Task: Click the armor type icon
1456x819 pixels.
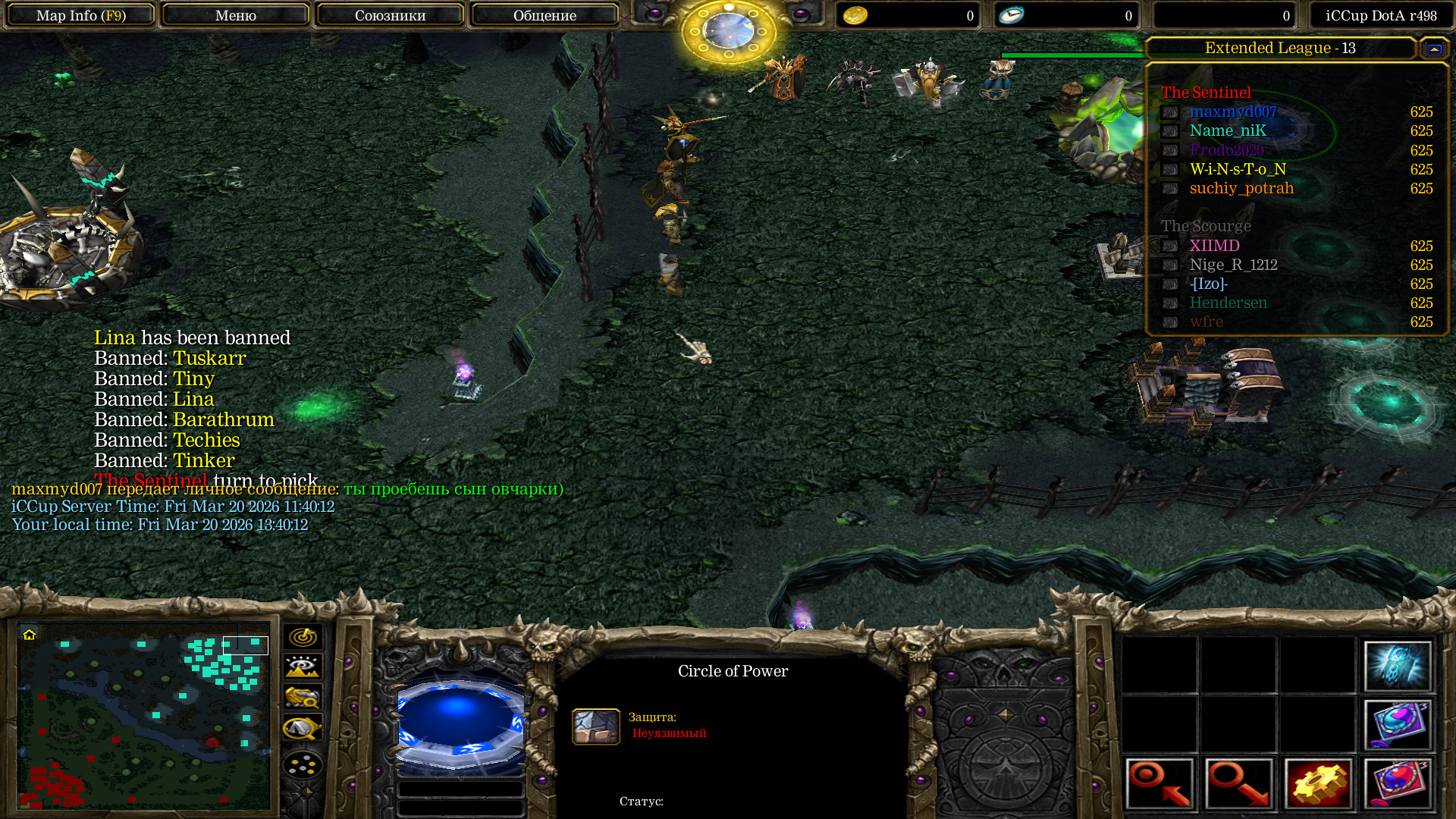Action: tap(595, 726)
